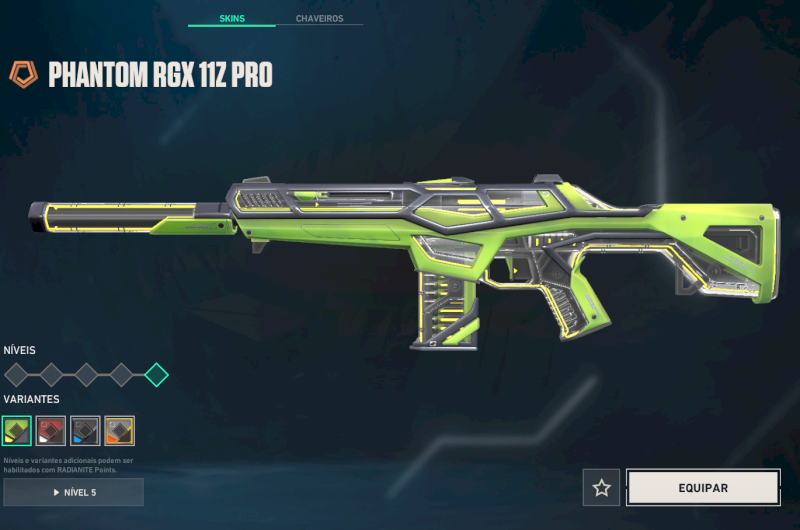The width and height of the screenshot is (800, 530).
Task: Select the highlighted level 5 diamond
Action: click(156, 375)
